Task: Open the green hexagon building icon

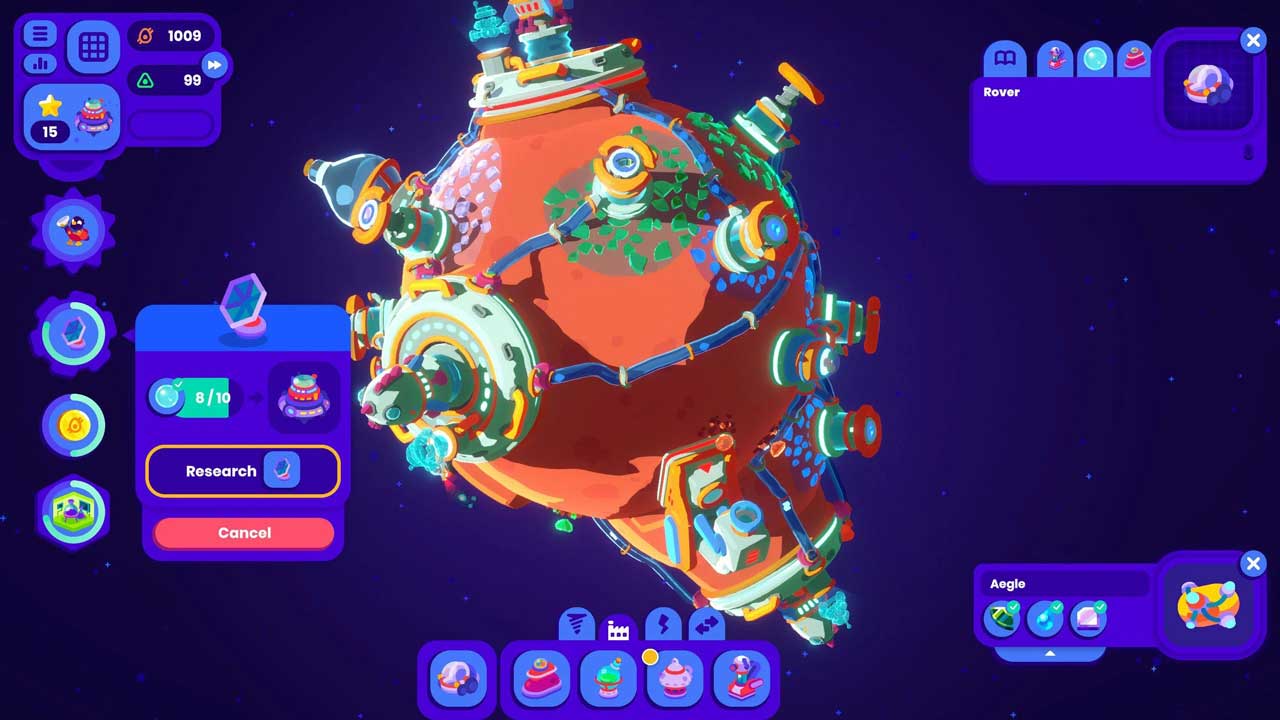Action: coord(74,510)
